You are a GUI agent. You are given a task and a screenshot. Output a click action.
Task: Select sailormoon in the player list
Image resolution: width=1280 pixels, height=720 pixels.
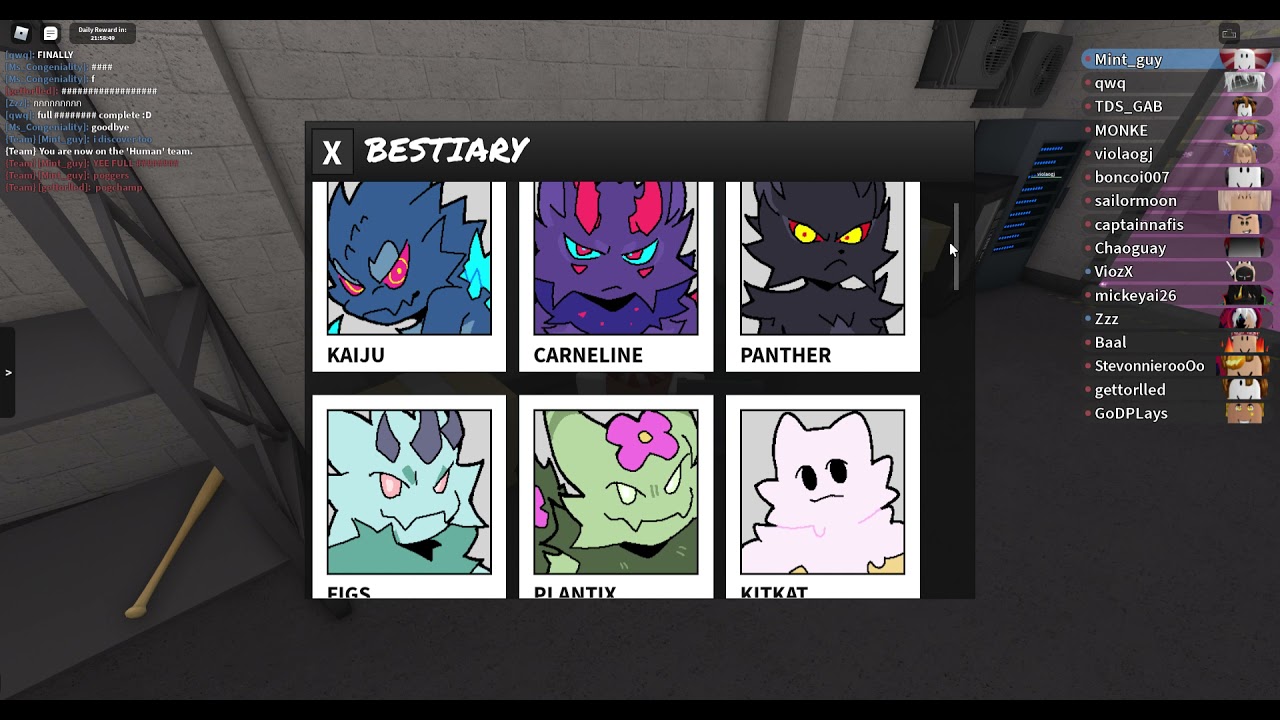(x=1135, y=201)
